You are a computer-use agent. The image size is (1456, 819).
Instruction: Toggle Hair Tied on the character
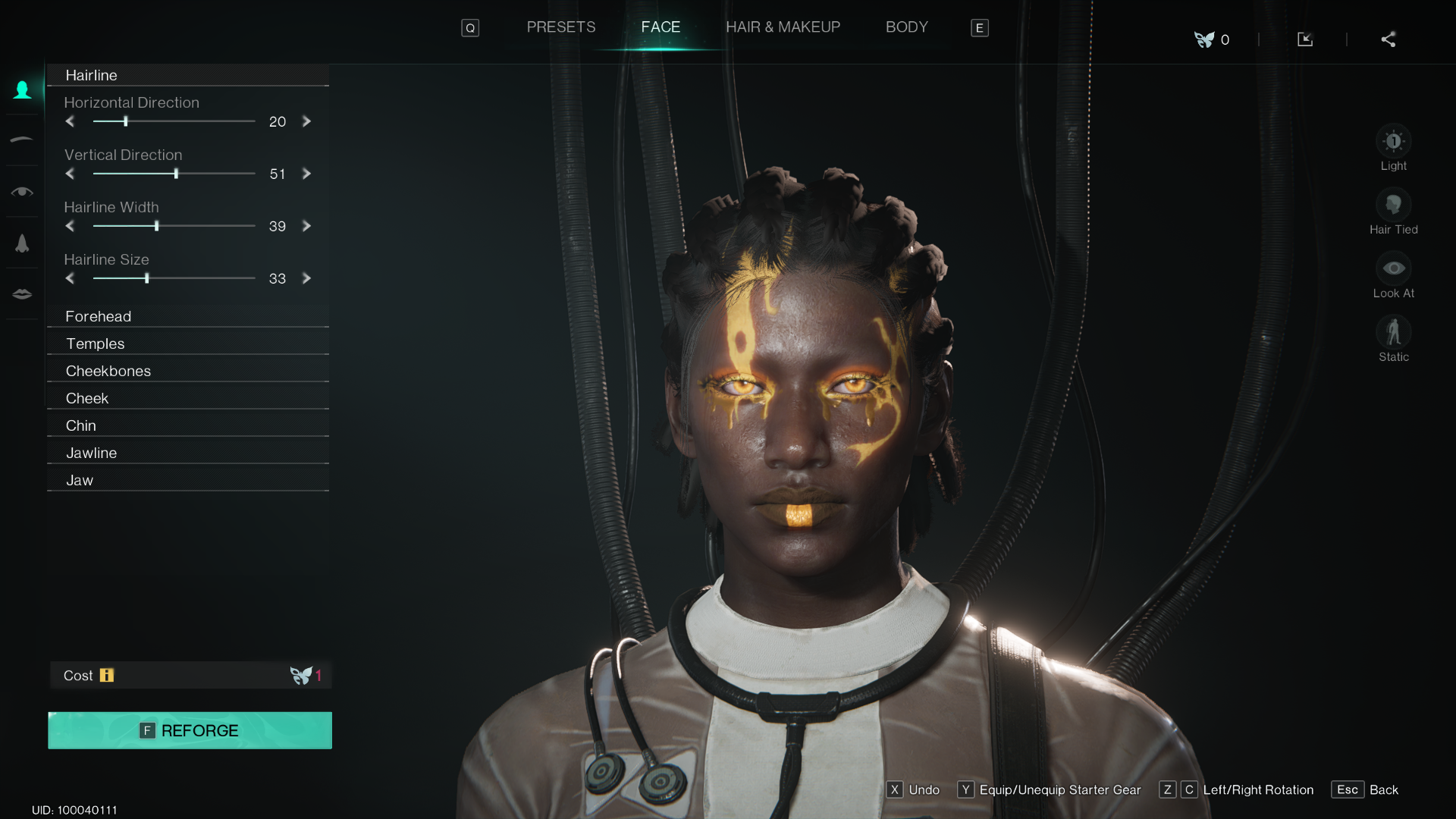pyautogui.click(x=1394, y=203)
